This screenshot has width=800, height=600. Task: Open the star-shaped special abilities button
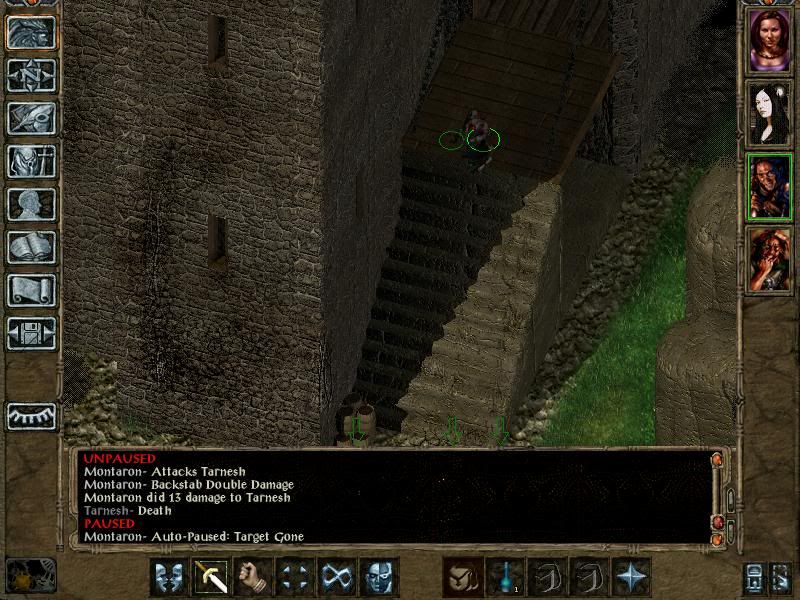pyautogui.click(x=632, y=577)
